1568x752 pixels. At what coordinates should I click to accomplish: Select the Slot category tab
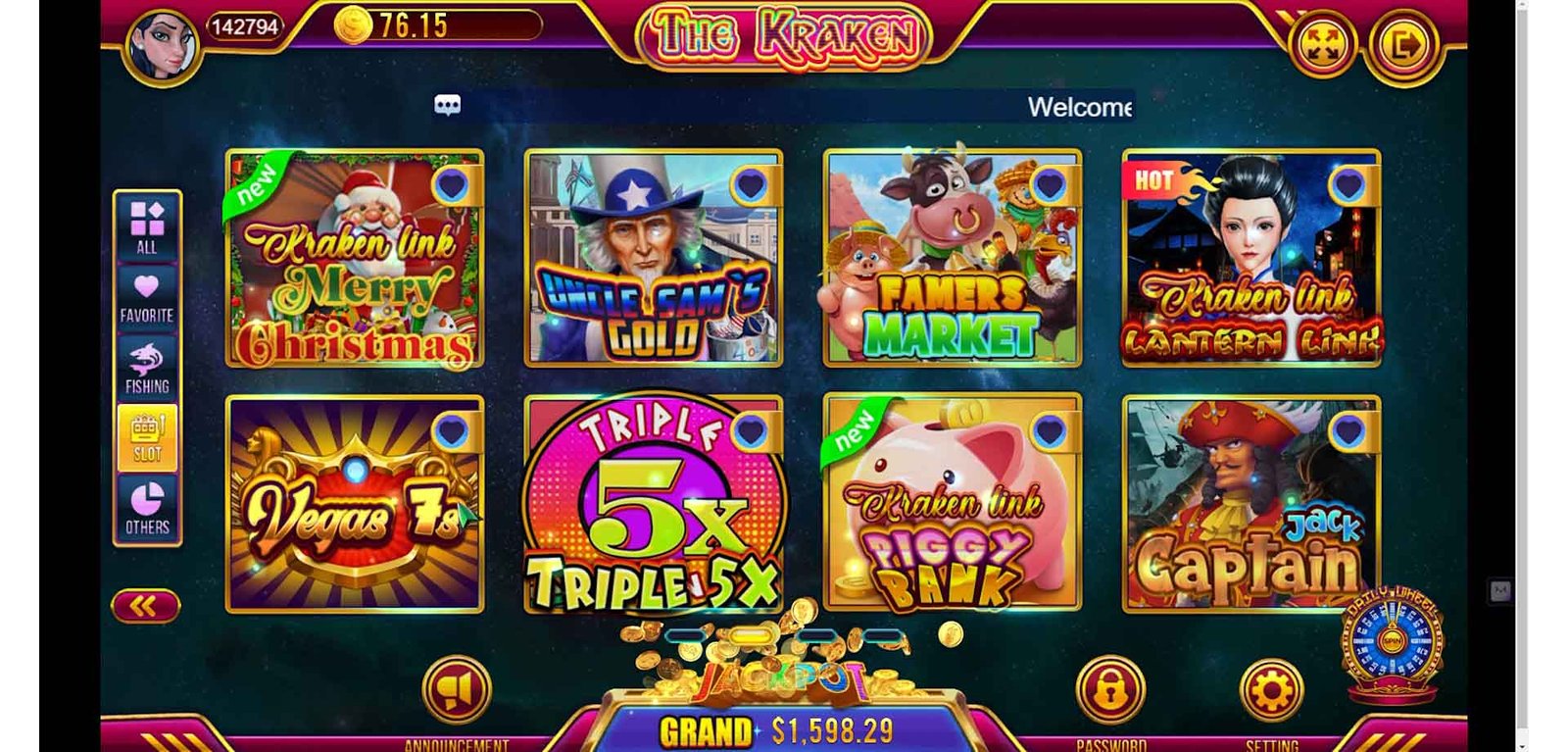click(x=147, y=438)
